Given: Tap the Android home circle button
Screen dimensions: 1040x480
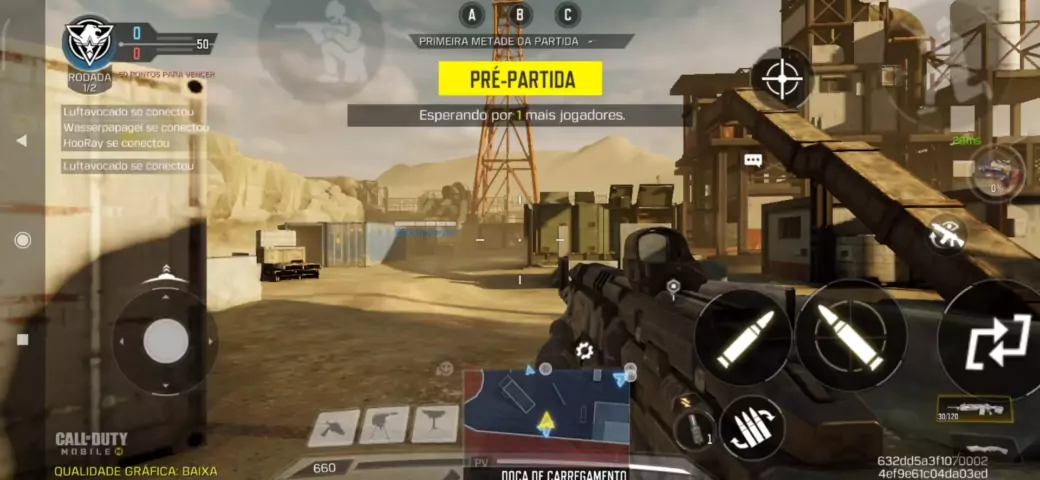Looking at the screenshot, I should [x=22, y=240].
